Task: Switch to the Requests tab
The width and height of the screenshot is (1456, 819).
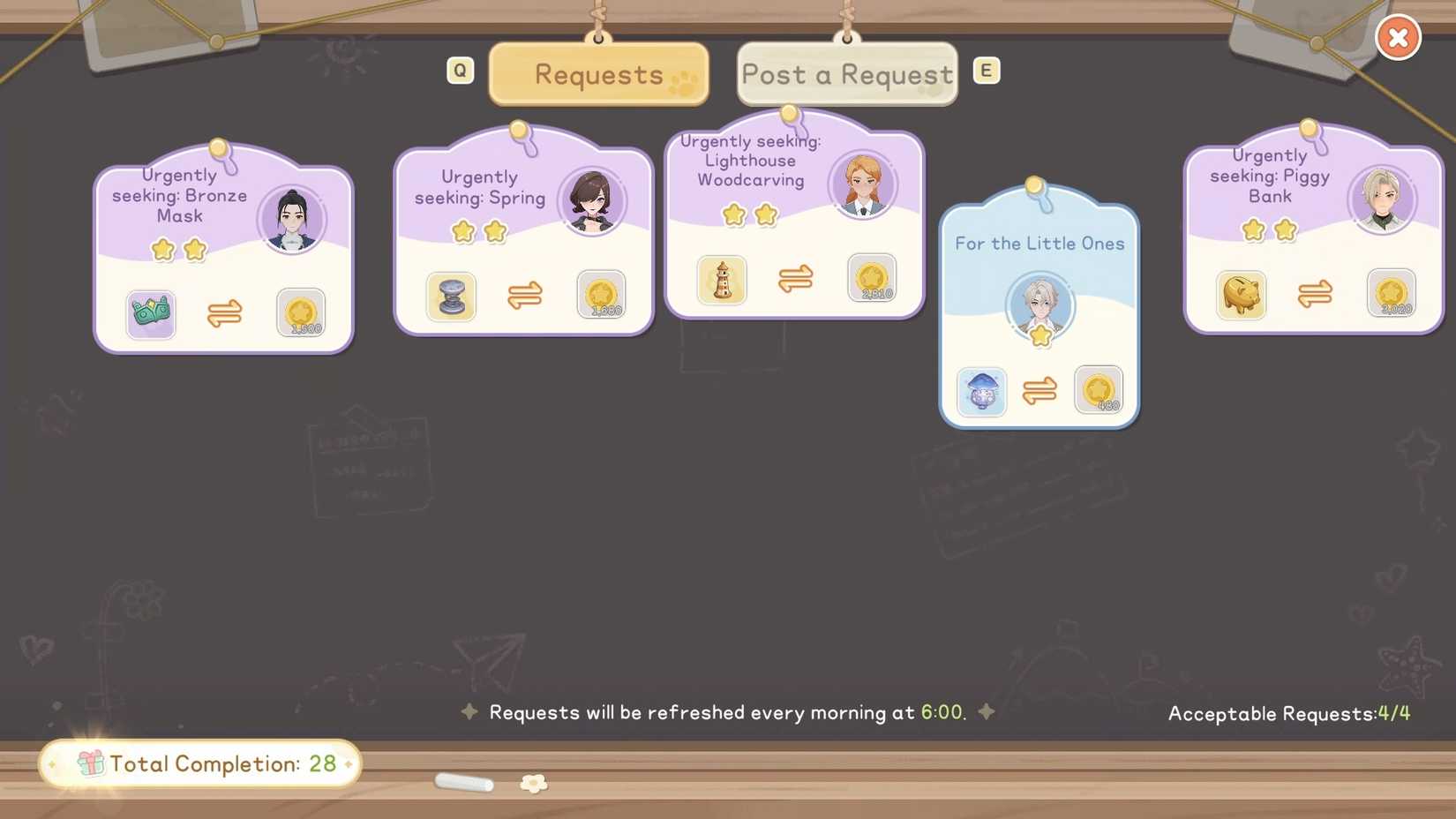Action: (x=597, y=75)
